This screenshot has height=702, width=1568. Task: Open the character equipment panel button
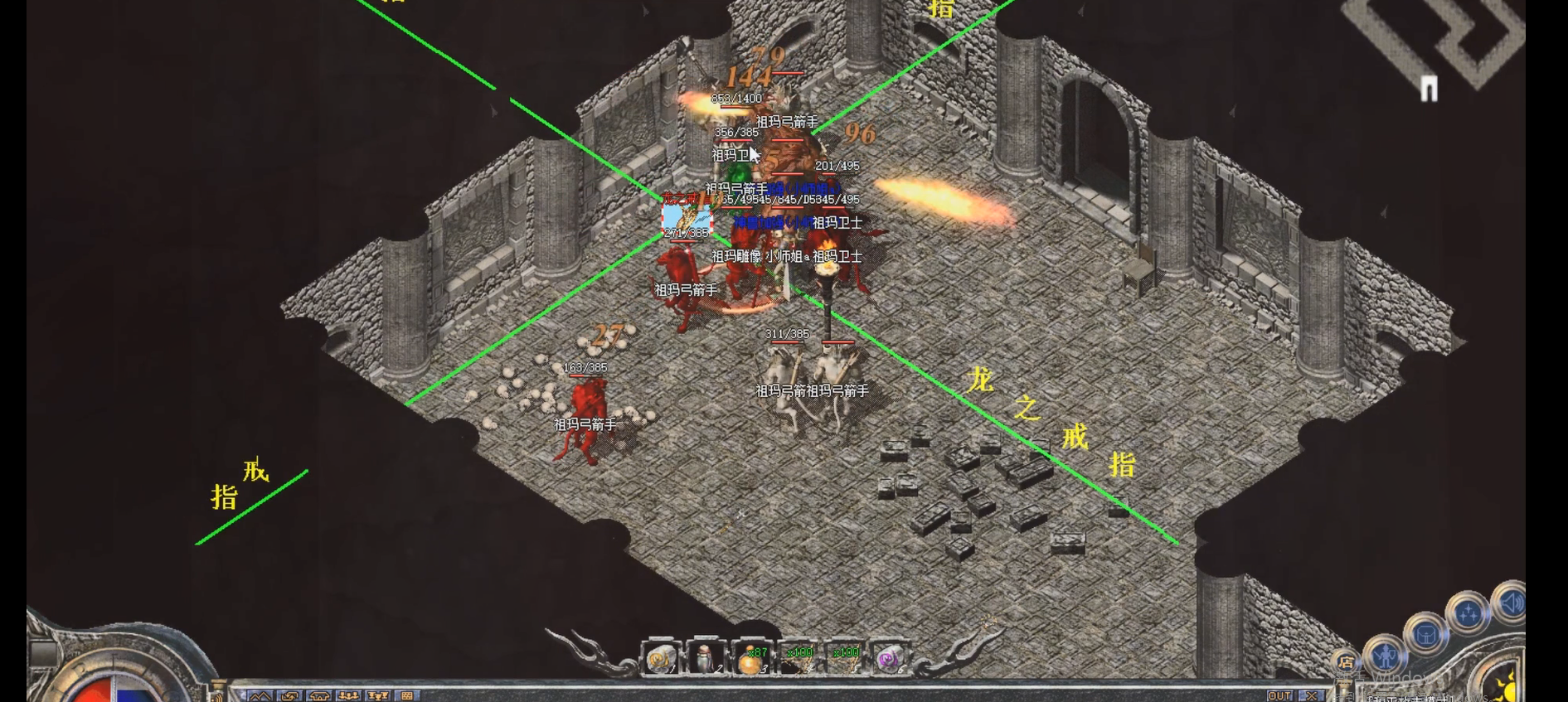pos(1385,656)
